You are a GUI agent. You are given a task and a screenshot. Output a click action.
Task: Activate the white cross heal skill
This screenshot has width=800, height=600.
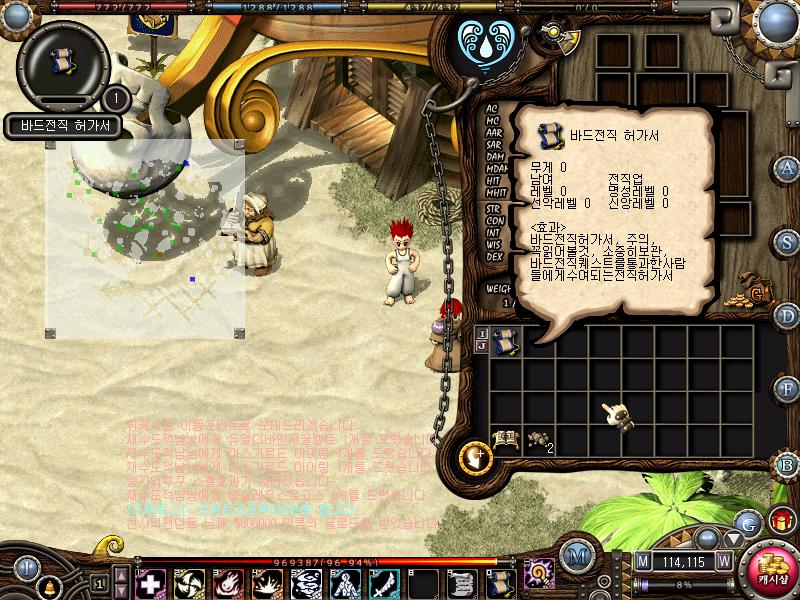151,582
